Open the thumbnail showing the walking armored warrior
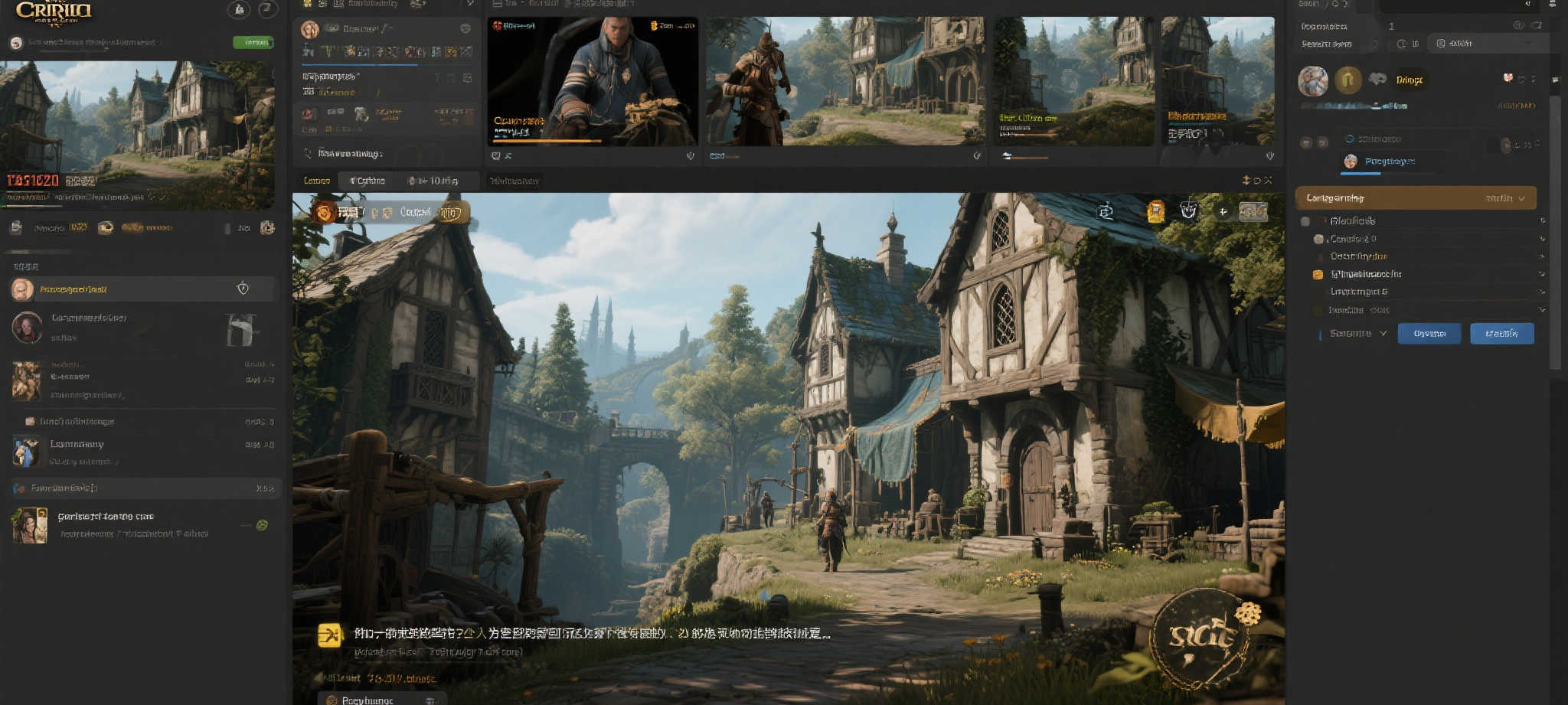1568x705 pixels. pyautogui.click(x=845, y=81)
